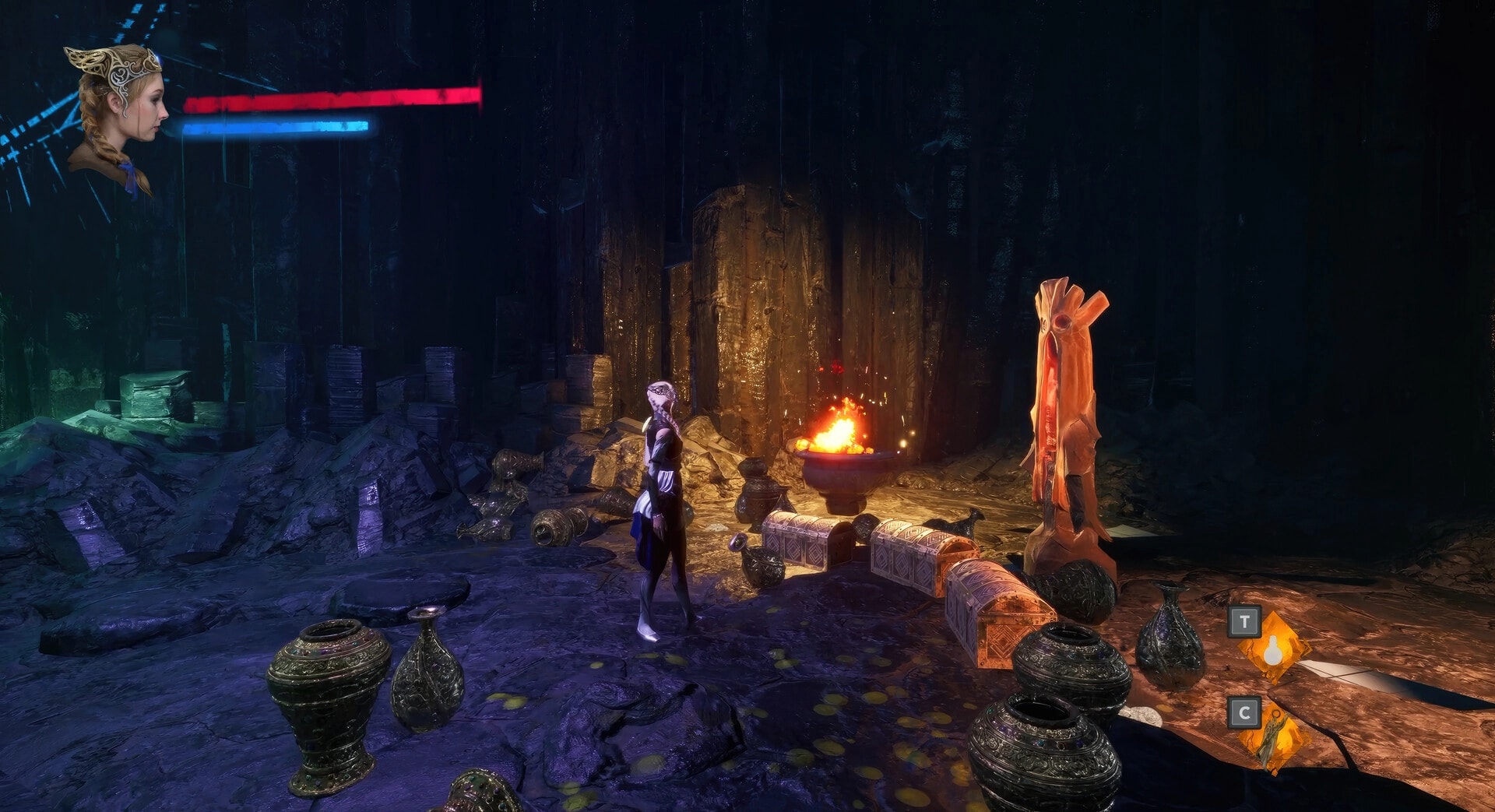The image size is (1495, 812).
Task: Click the C key character prompt icon
Action: (x=1244, y=712)
